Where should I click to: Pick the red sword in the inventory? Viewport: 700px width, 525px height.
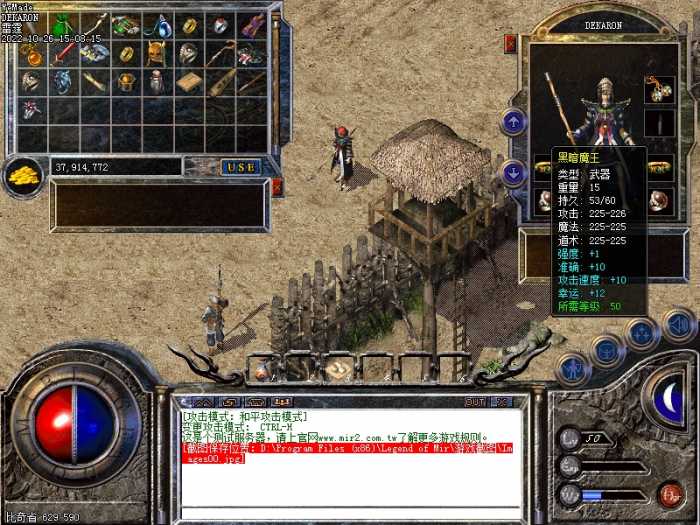coord(62,54)
